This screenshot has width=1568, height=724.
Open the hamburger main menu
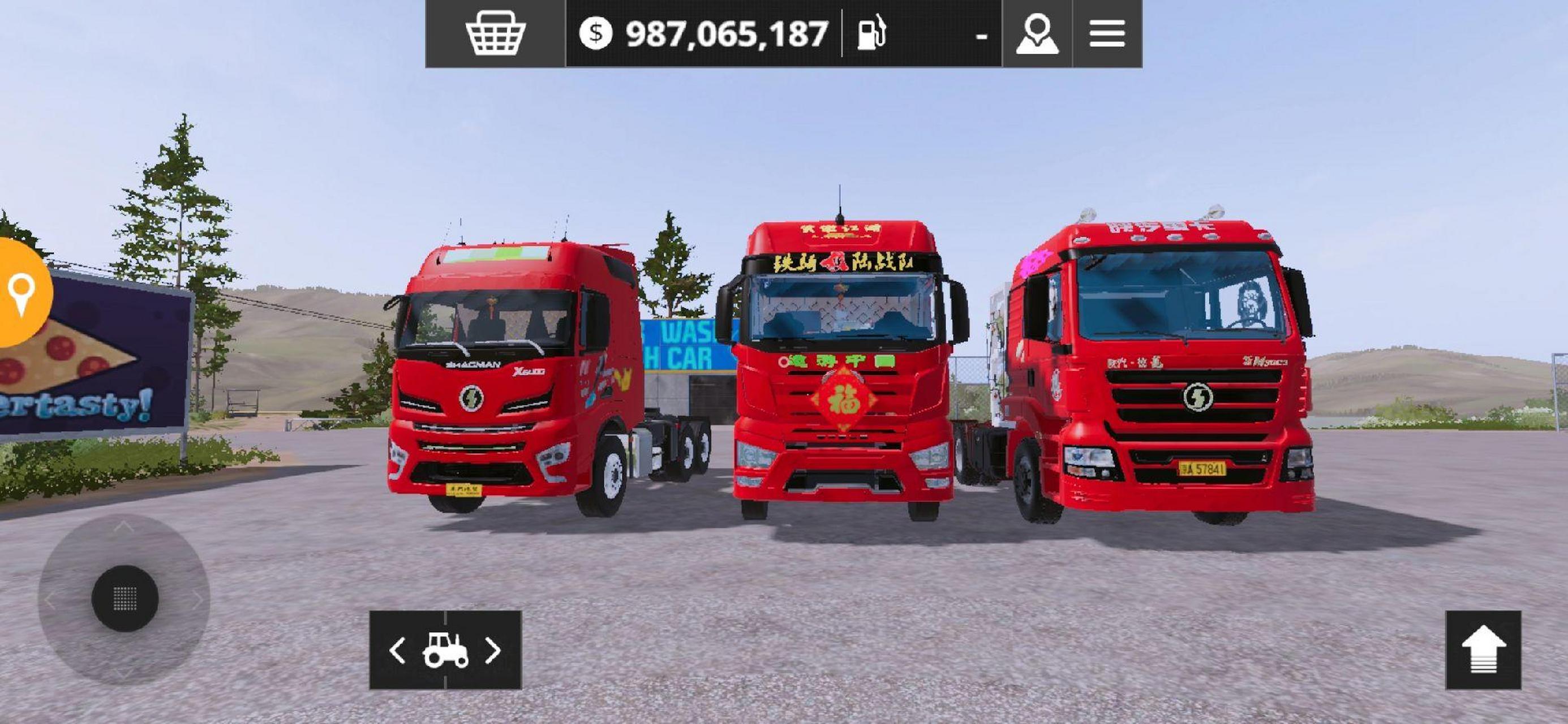click(x=1107, y=33)
